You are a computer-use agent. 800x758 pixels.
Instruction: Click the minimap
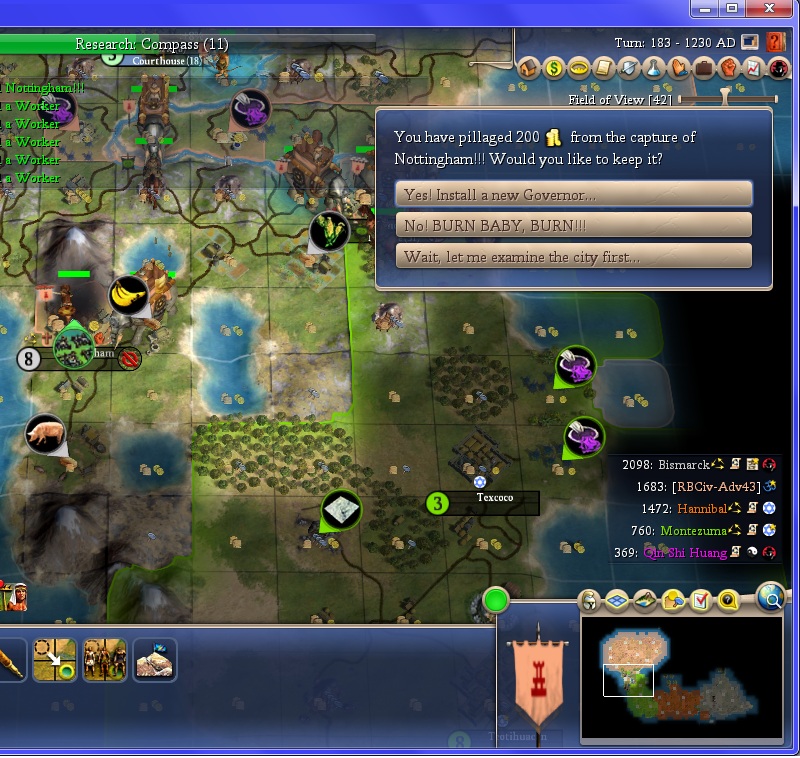(681, 678)
